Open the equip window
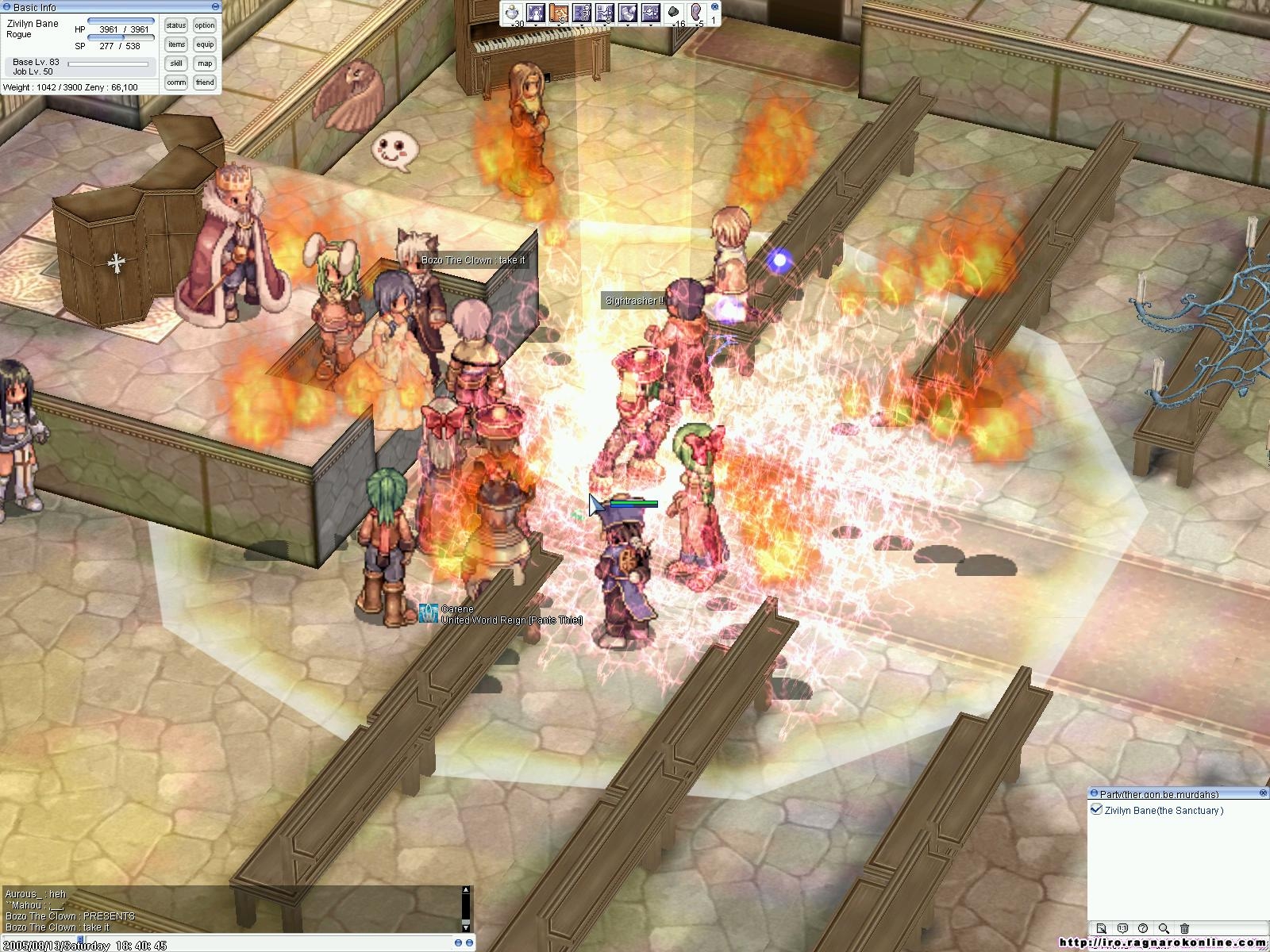Screen dimensions: 1270x952 205,44
